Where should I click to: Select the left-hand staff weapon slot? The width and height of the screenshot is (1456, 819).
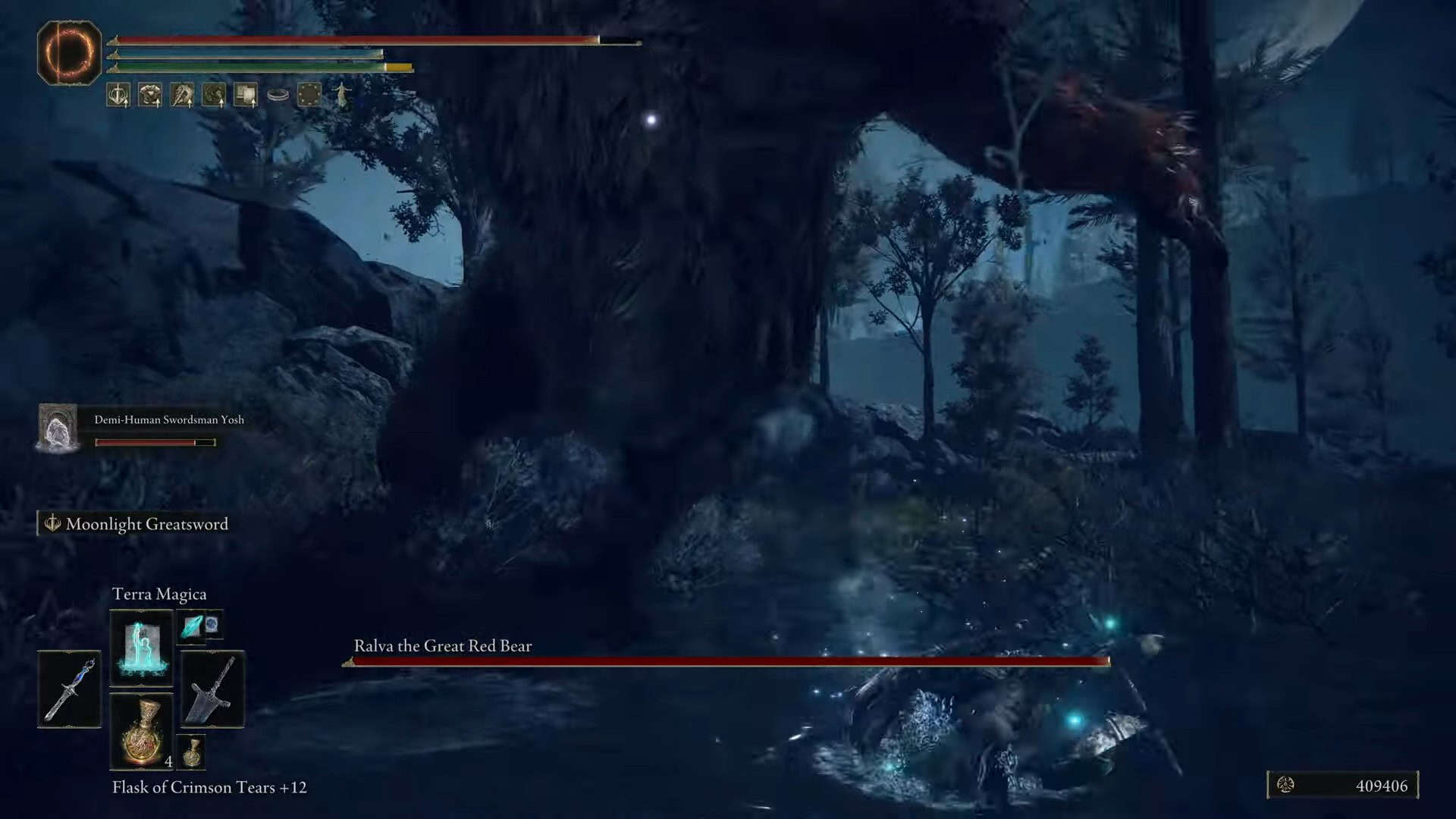69,689
